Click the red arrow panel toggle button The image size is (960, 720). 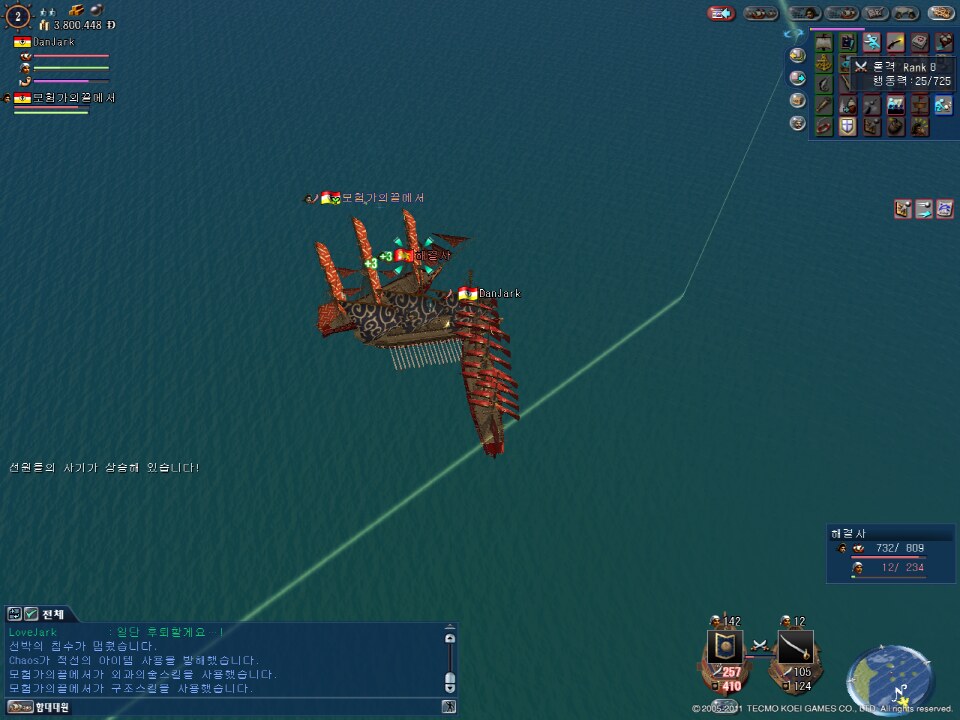point(721,13)
